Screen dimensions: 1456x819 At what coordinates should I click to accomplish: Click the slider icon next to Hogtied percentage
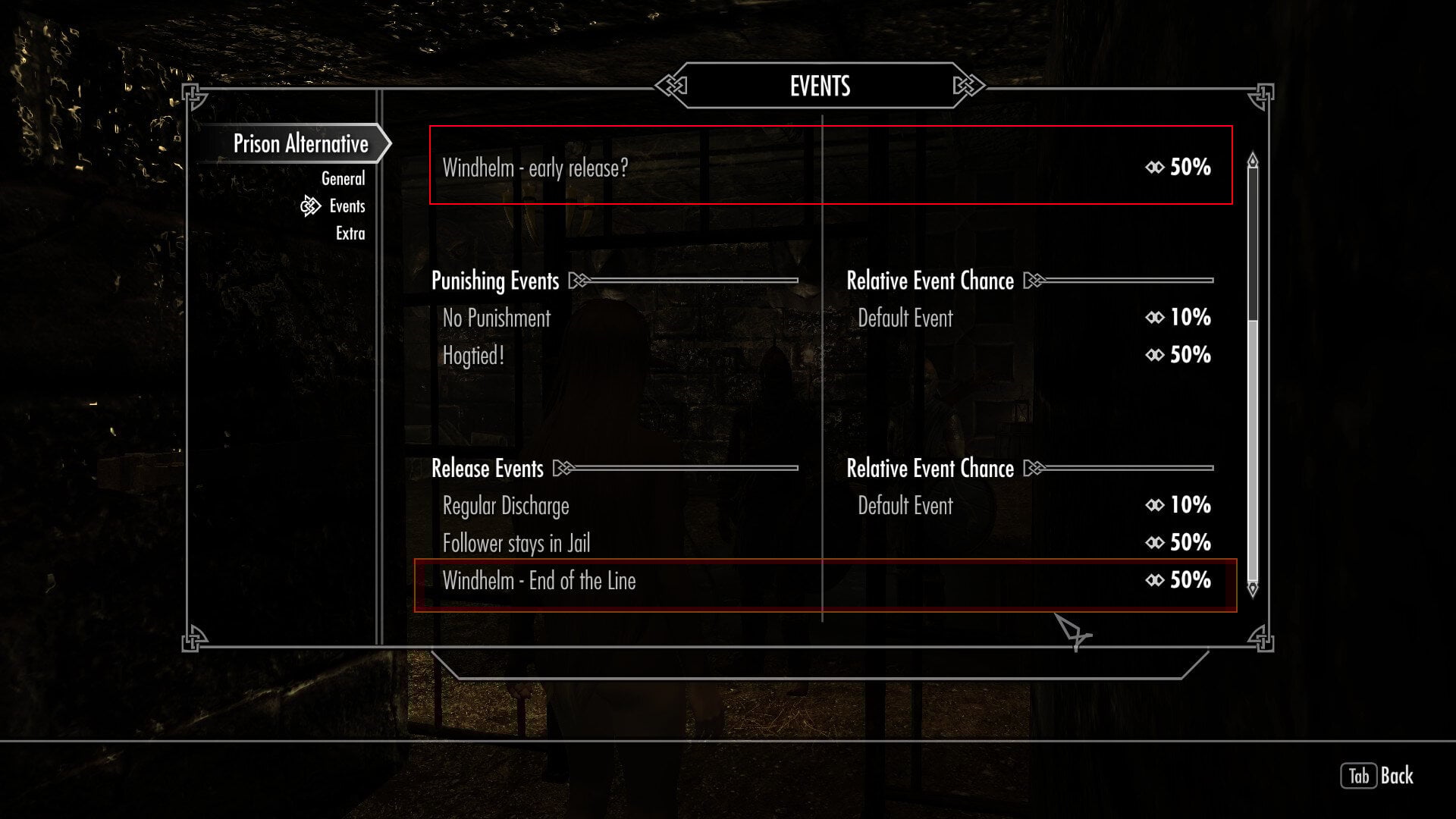[1153, 354]
